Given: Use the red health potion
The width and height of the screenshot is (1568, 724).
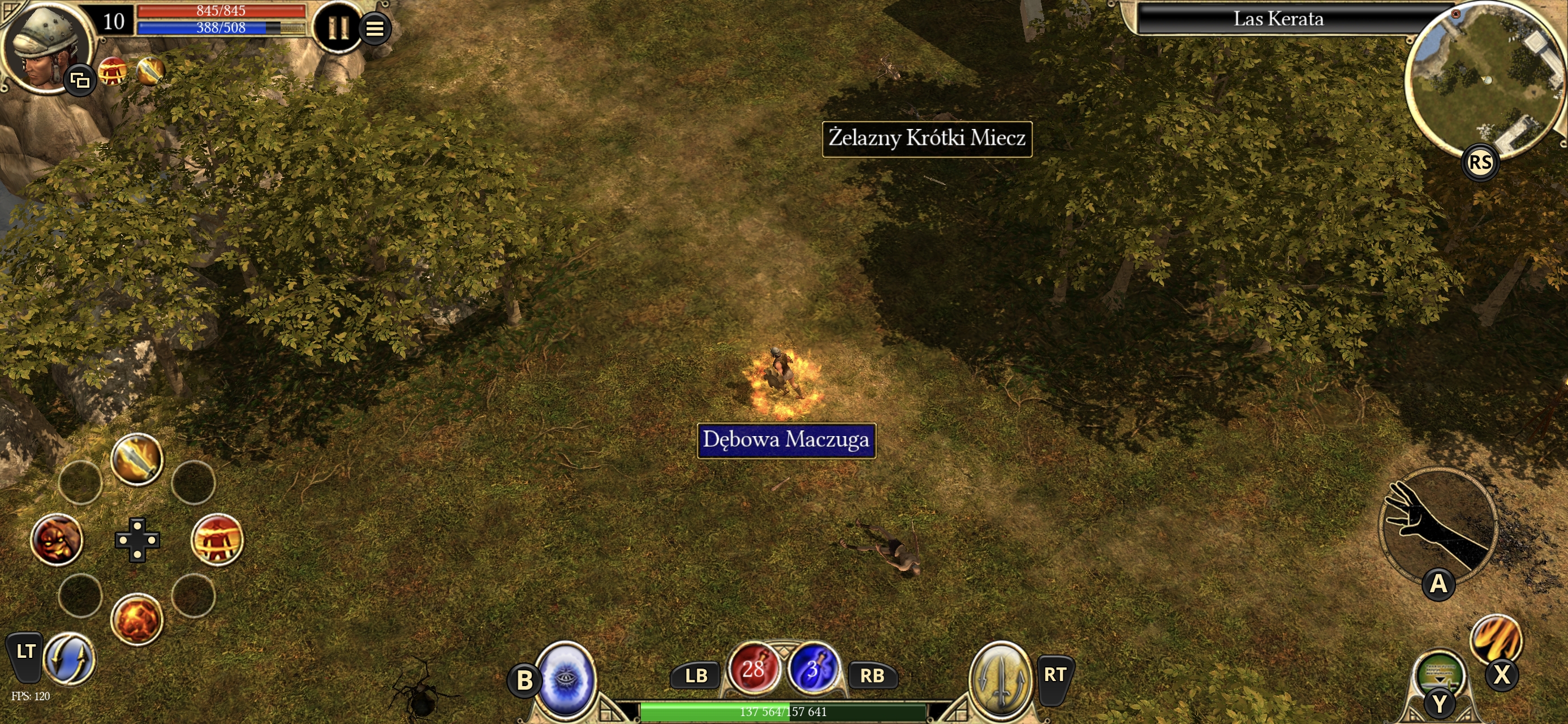Looking at the screenshot, I should 753,669.
